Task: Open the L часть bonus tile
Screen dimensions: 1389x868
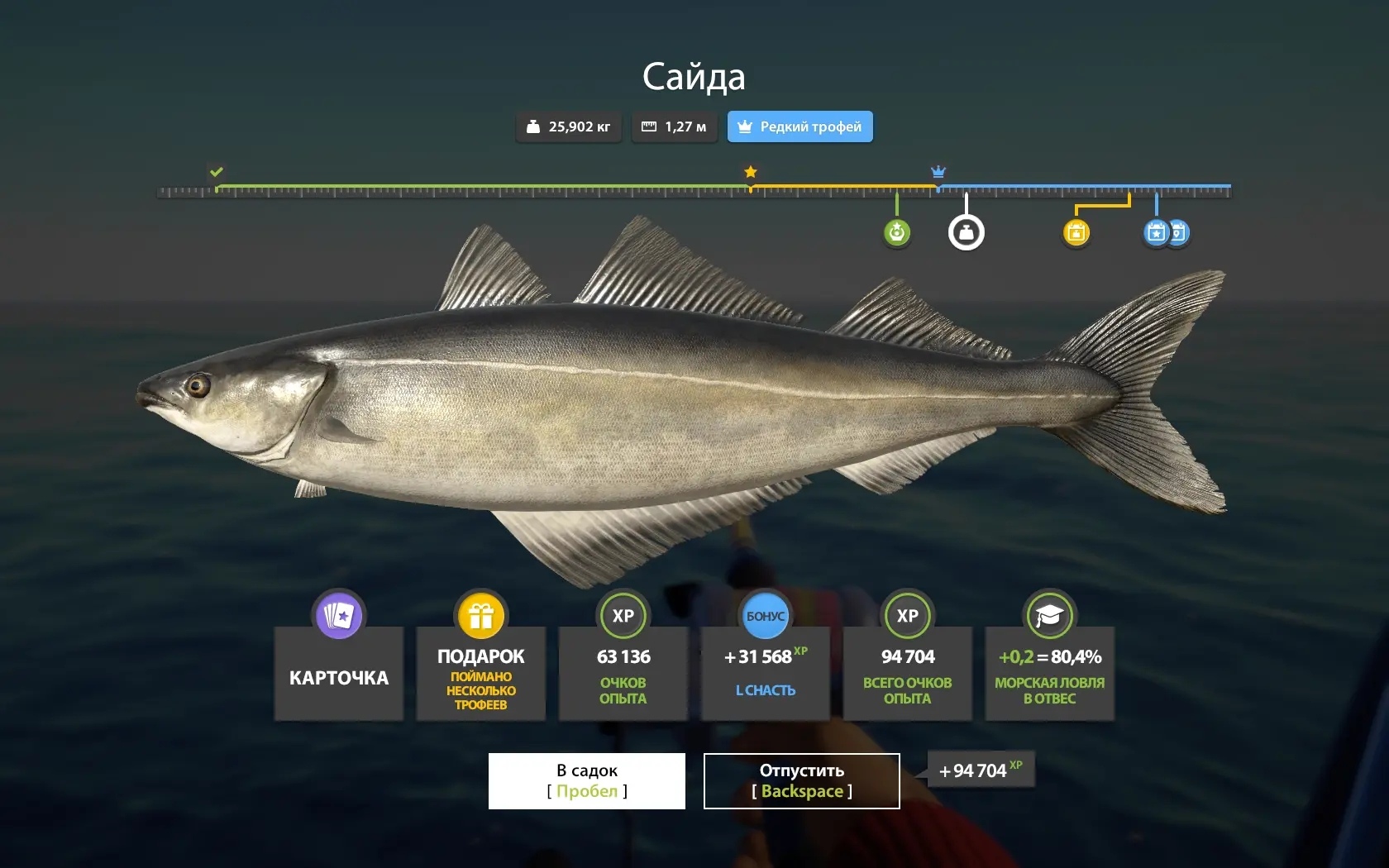Action: click(766, 671)
